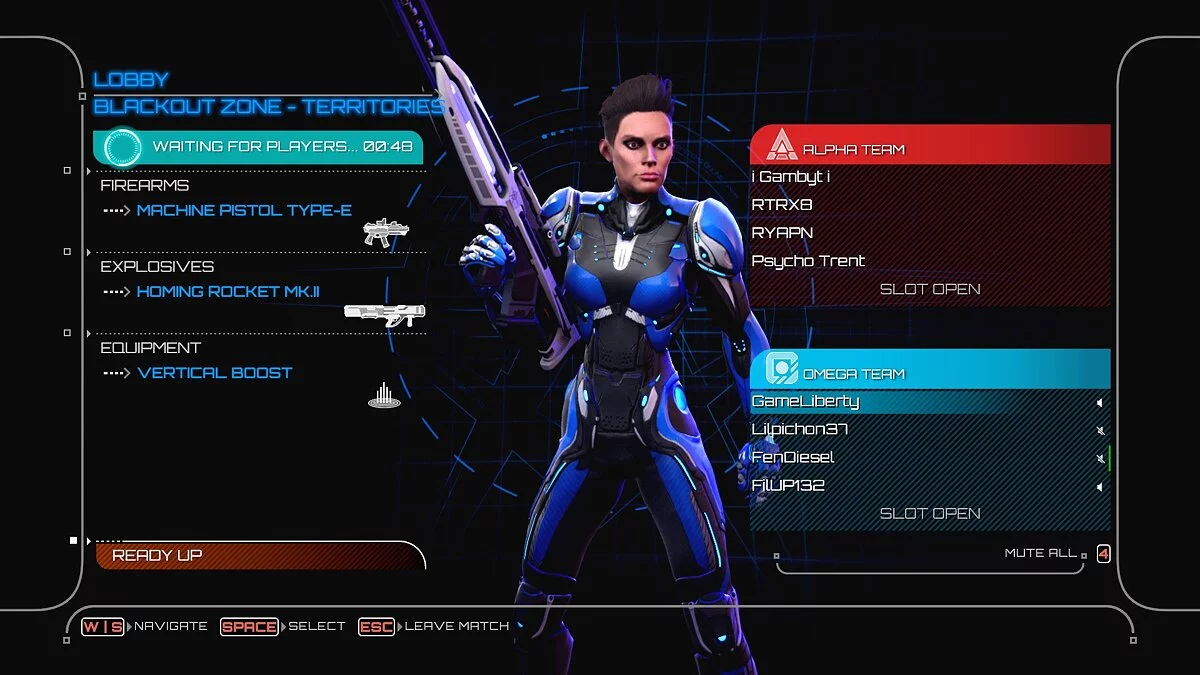The image size is (1200, 675).
Task: Click the Omega Team open slot
Action: [x=930, y=513]
